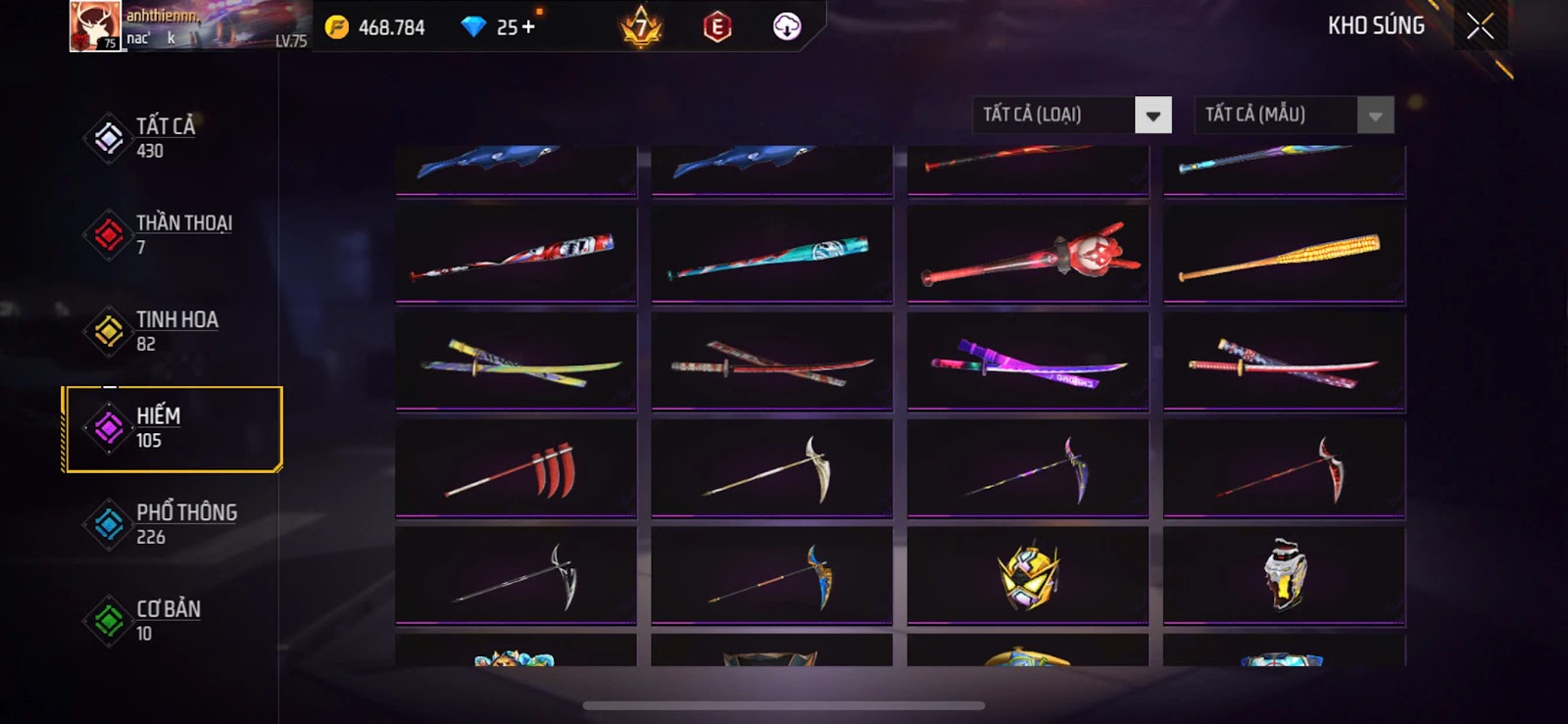The width and height of the screenshot is (1568, 724).
Task: Click the gold number 7 rank emblem
Action: coord(642,27)
